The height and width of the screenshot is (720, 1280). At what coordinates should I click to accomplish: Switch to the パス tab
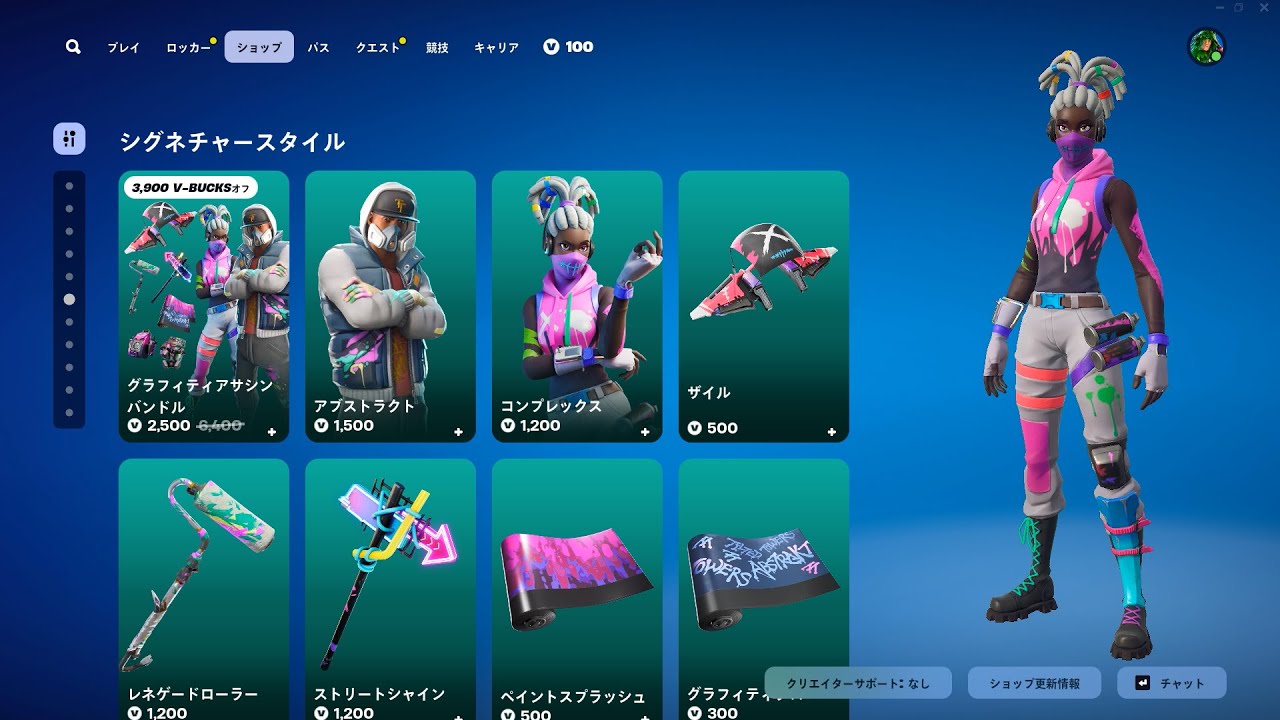point(317,47)
